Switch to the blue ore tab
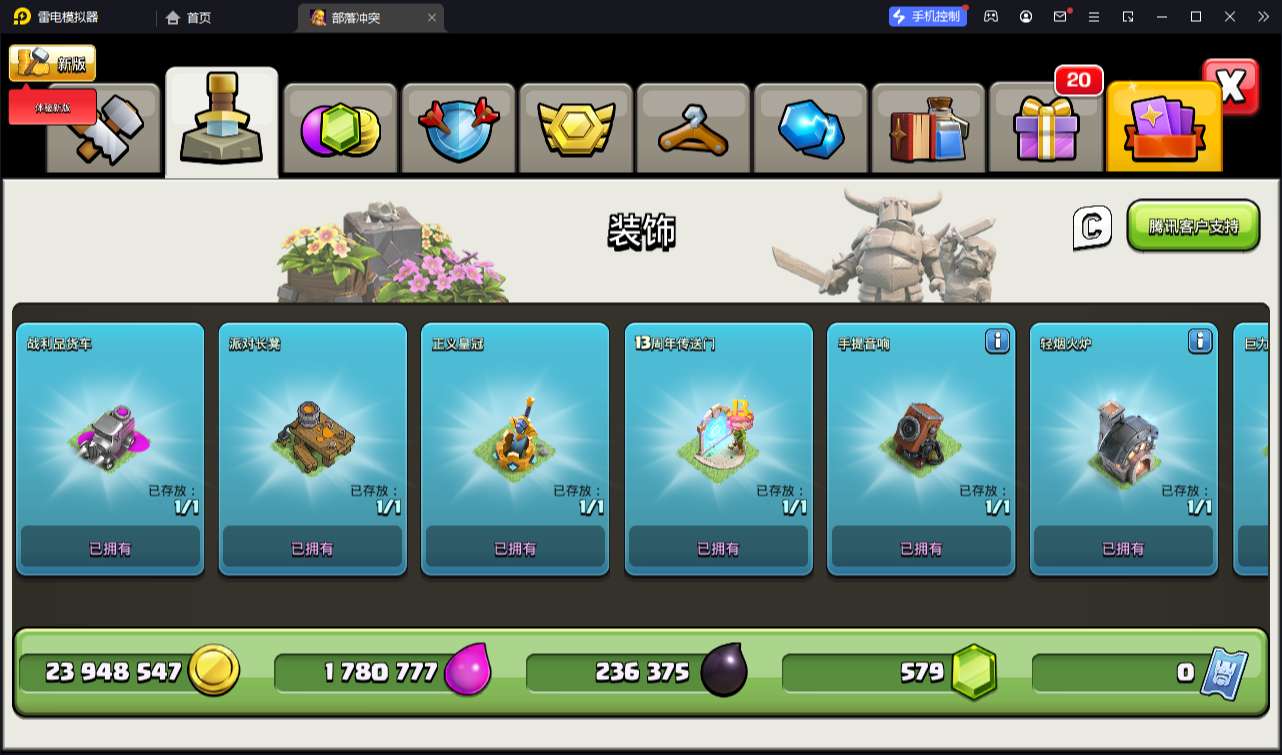 pyautogui.click(x=810, y=130)
